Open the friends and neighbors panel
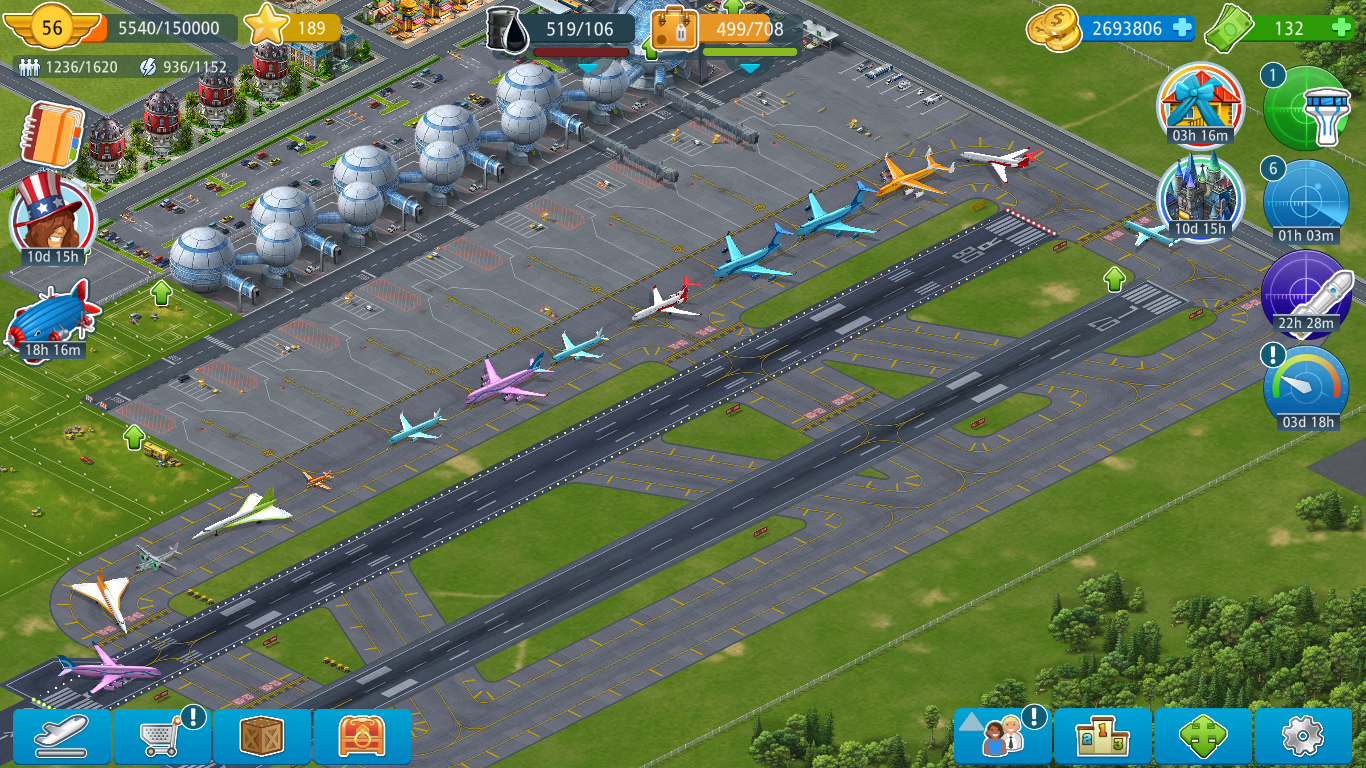Viewport: 1366px width, 768px height. pyautogui.click(x=1002, y=737)
